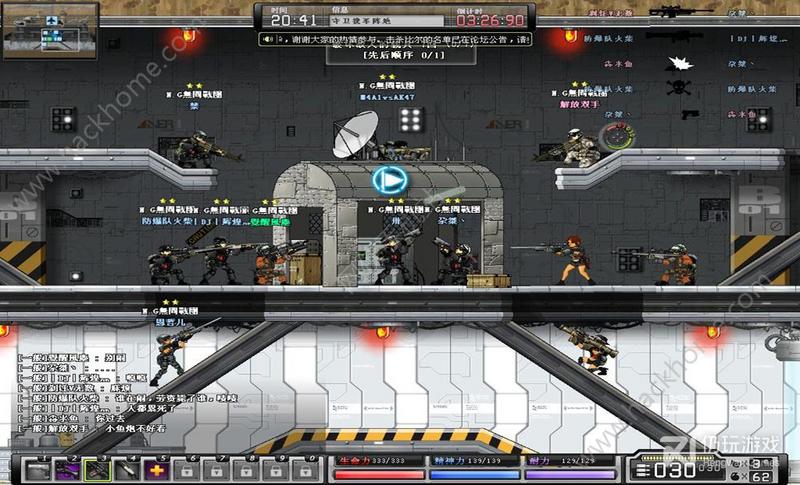Click the speaker icon on announcement bar
Screen dimensions: 800x485
click(268, 39)
